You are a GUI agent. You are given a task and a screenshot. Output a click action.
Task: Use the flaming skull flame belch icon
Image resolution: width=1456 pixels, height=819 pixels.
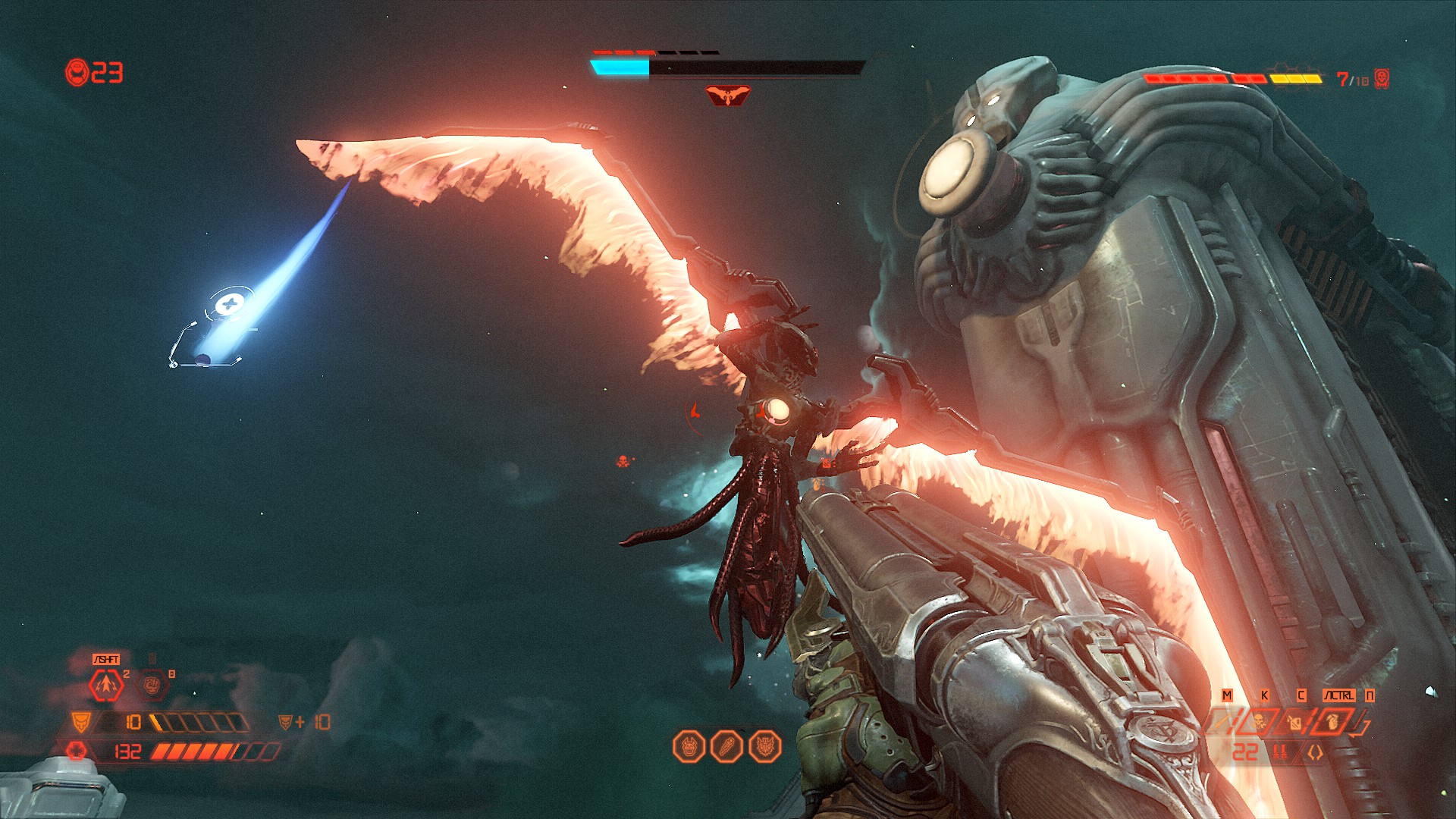1260,721
